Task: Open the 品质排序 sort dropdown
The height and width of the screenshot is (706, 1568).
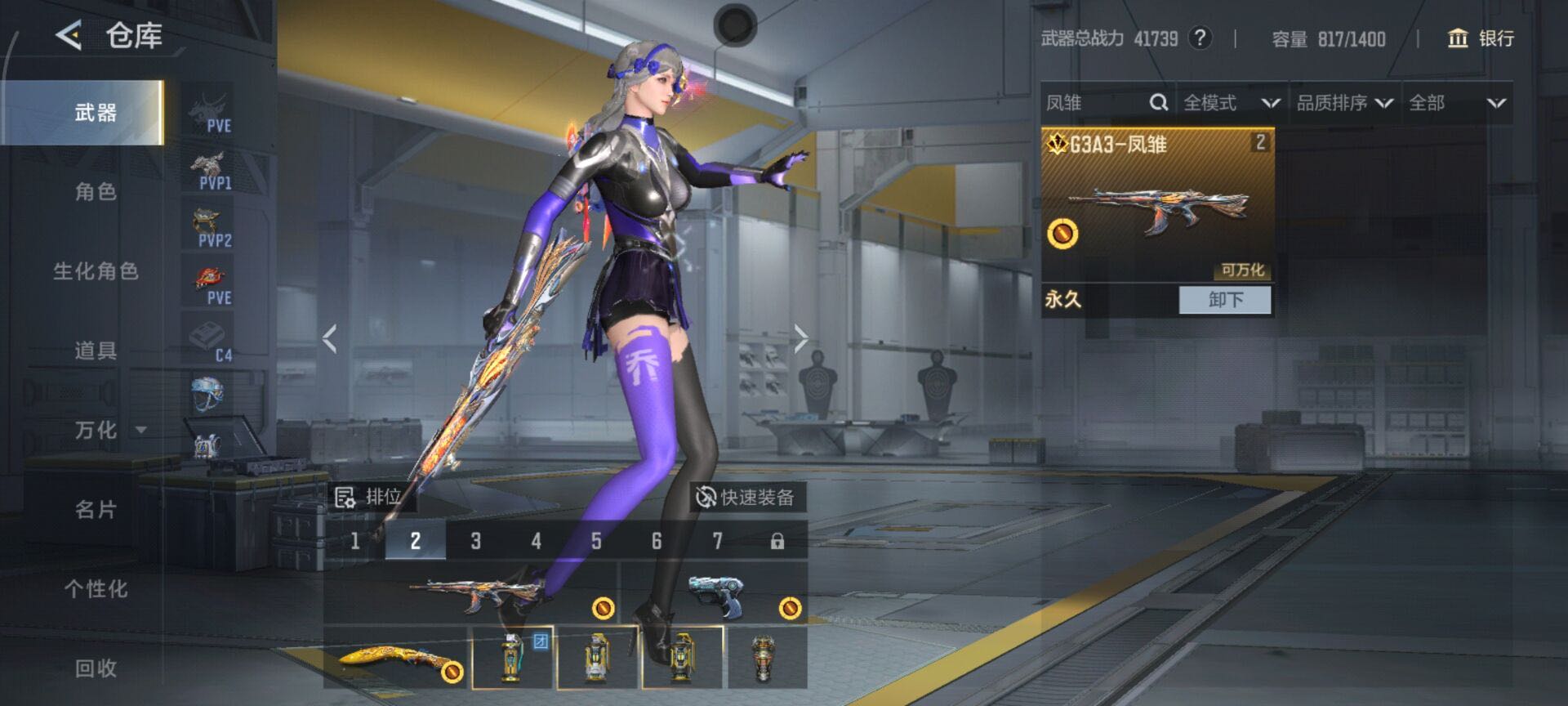Action: (x=1344, y=103)
